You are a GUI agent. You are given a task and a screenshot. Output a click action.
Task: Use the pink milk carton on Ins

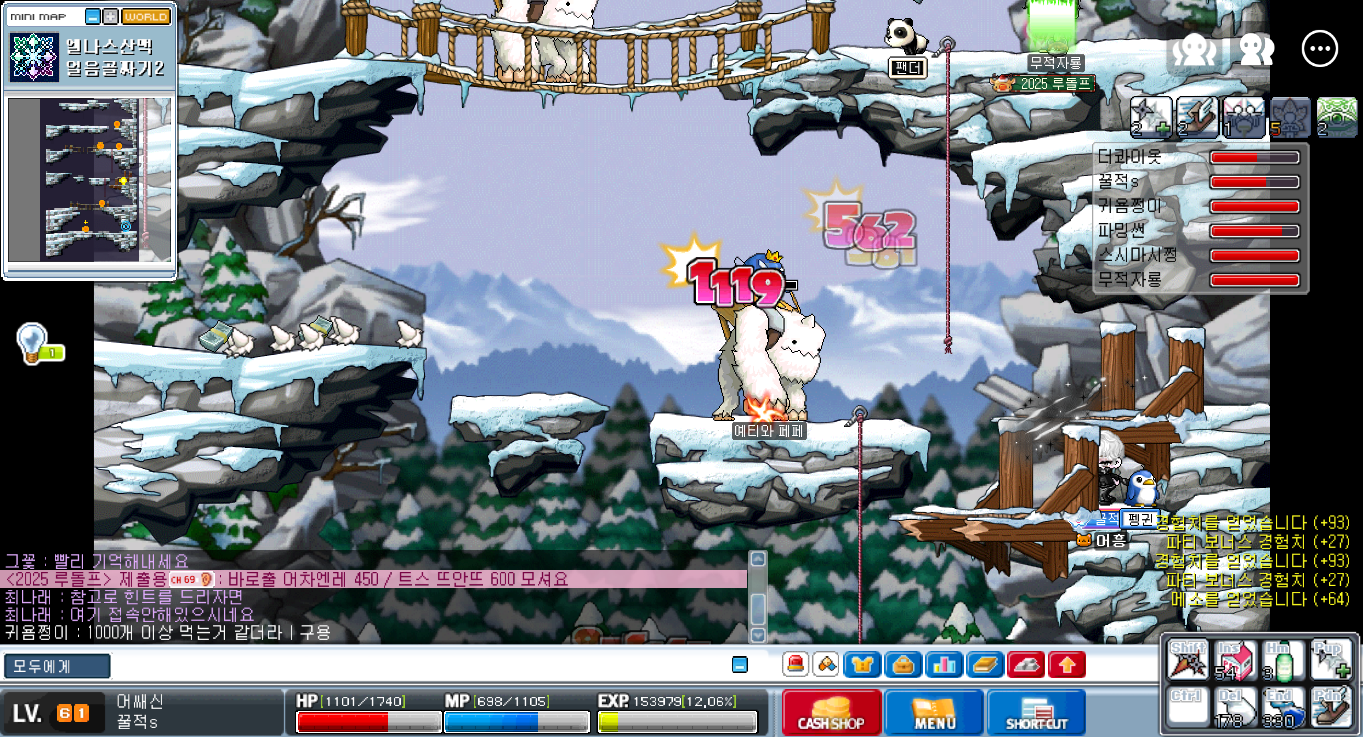pyautogui.click(x=1235, y=660)
